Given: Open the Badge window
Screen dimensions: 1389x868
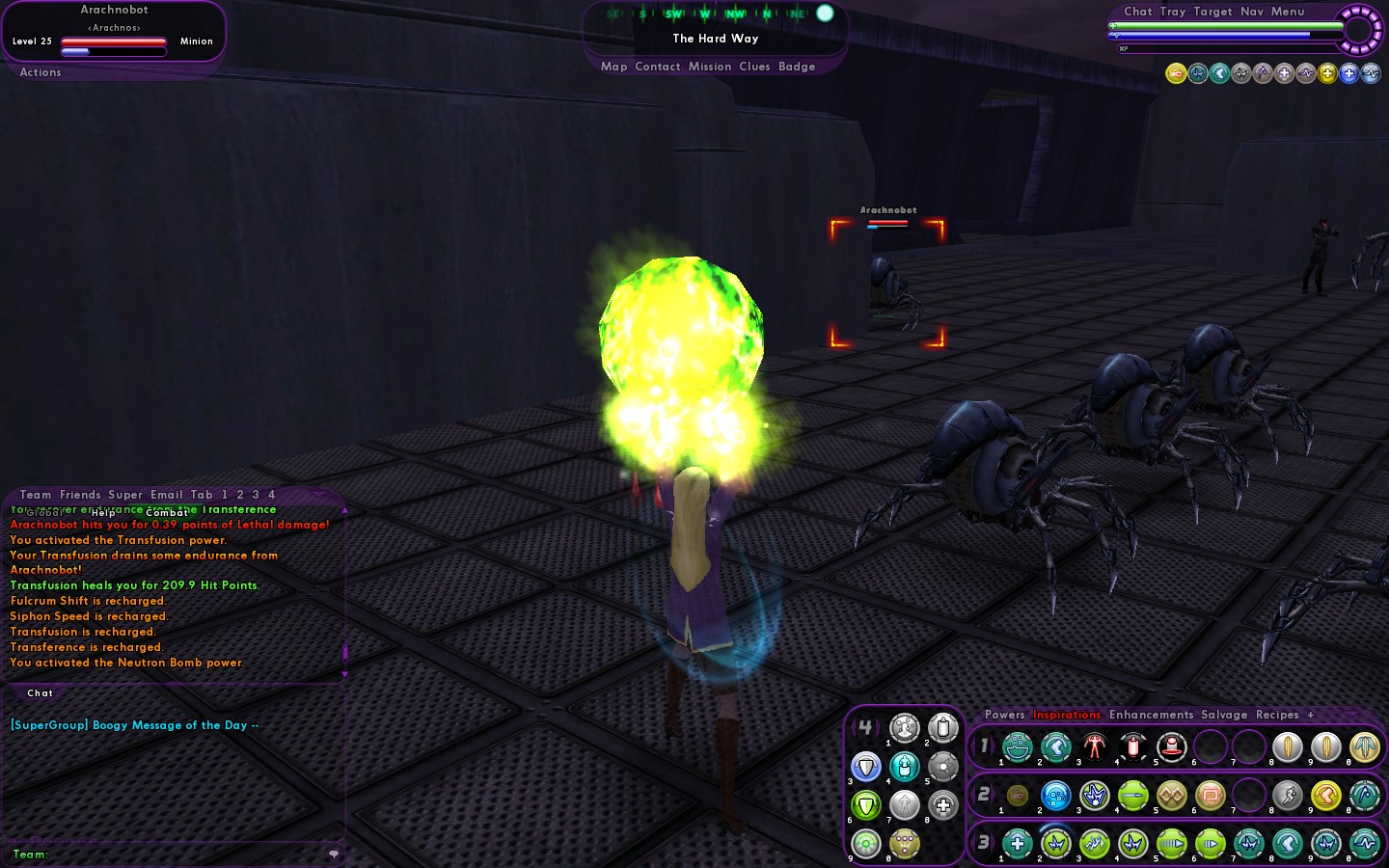Looking at the screenshot, I should pos(797,67).
